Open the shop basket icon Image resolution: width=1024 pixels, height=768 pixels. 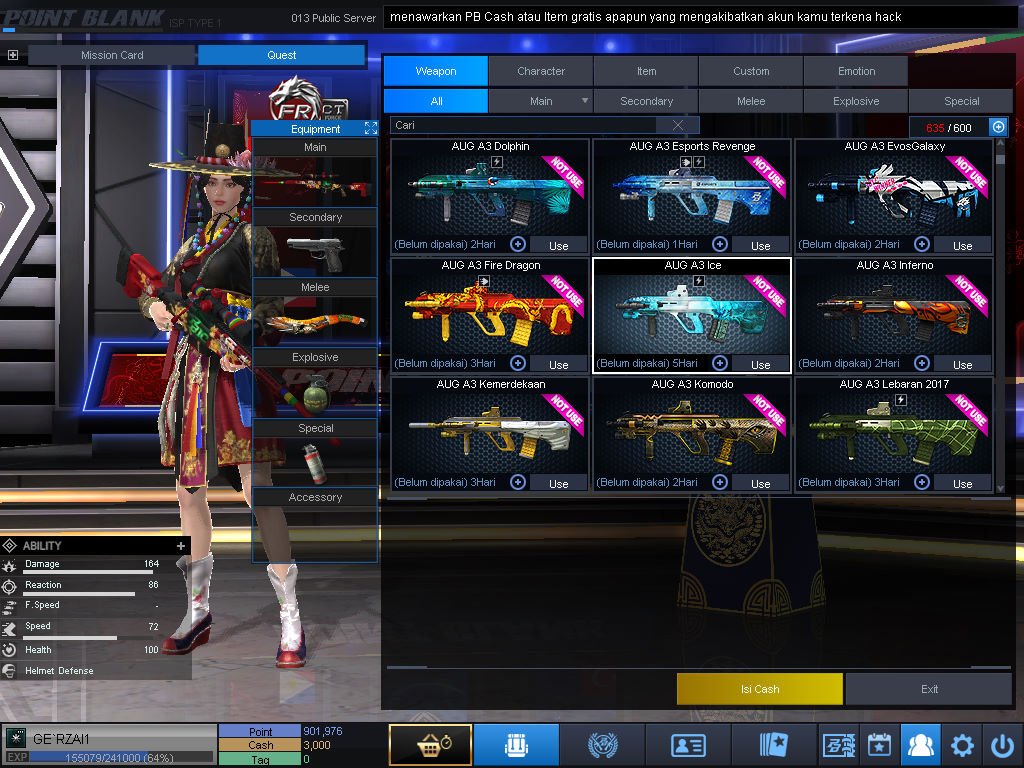(430, 745)
